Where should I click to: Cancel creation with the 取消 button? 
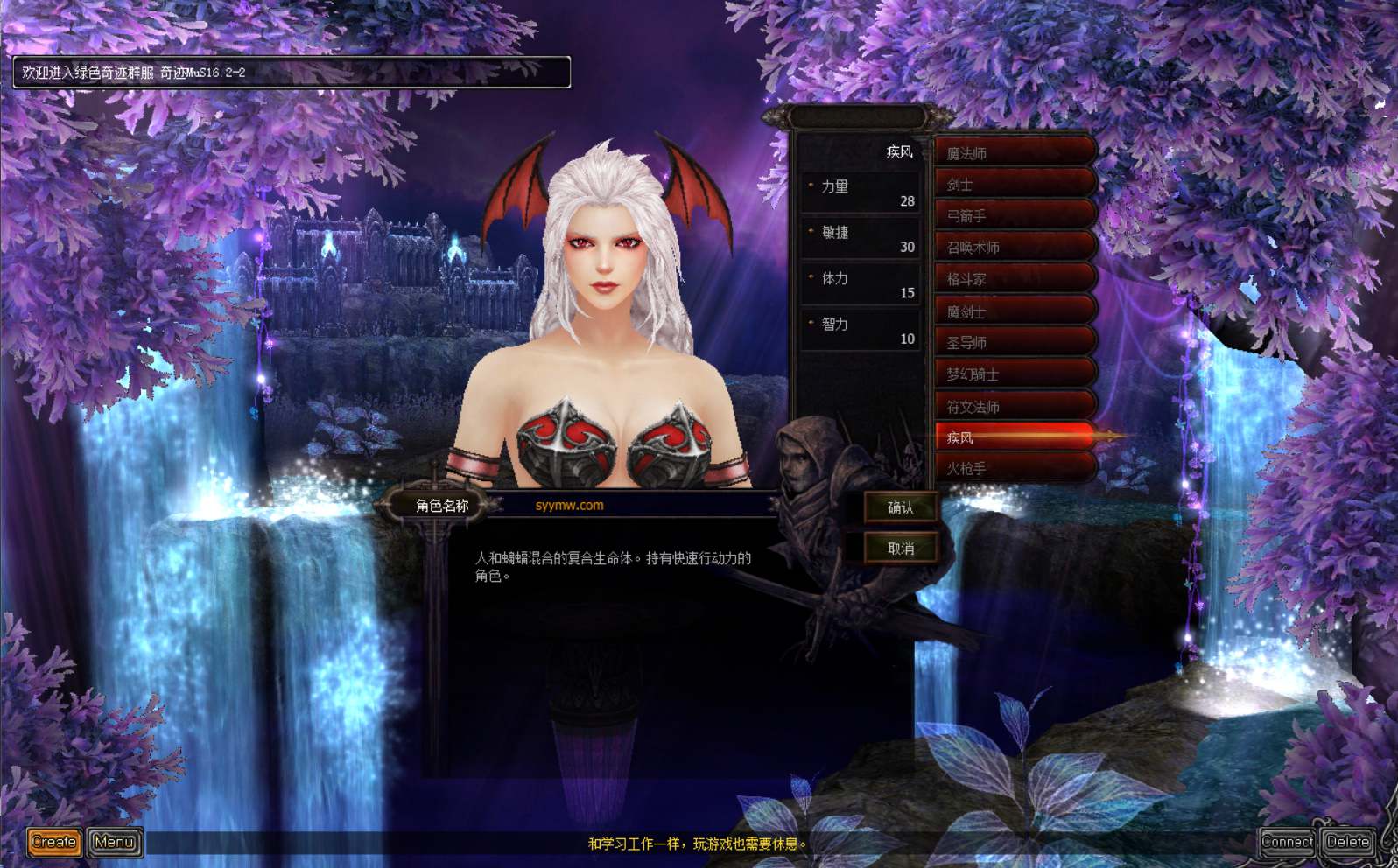point(900,549)
